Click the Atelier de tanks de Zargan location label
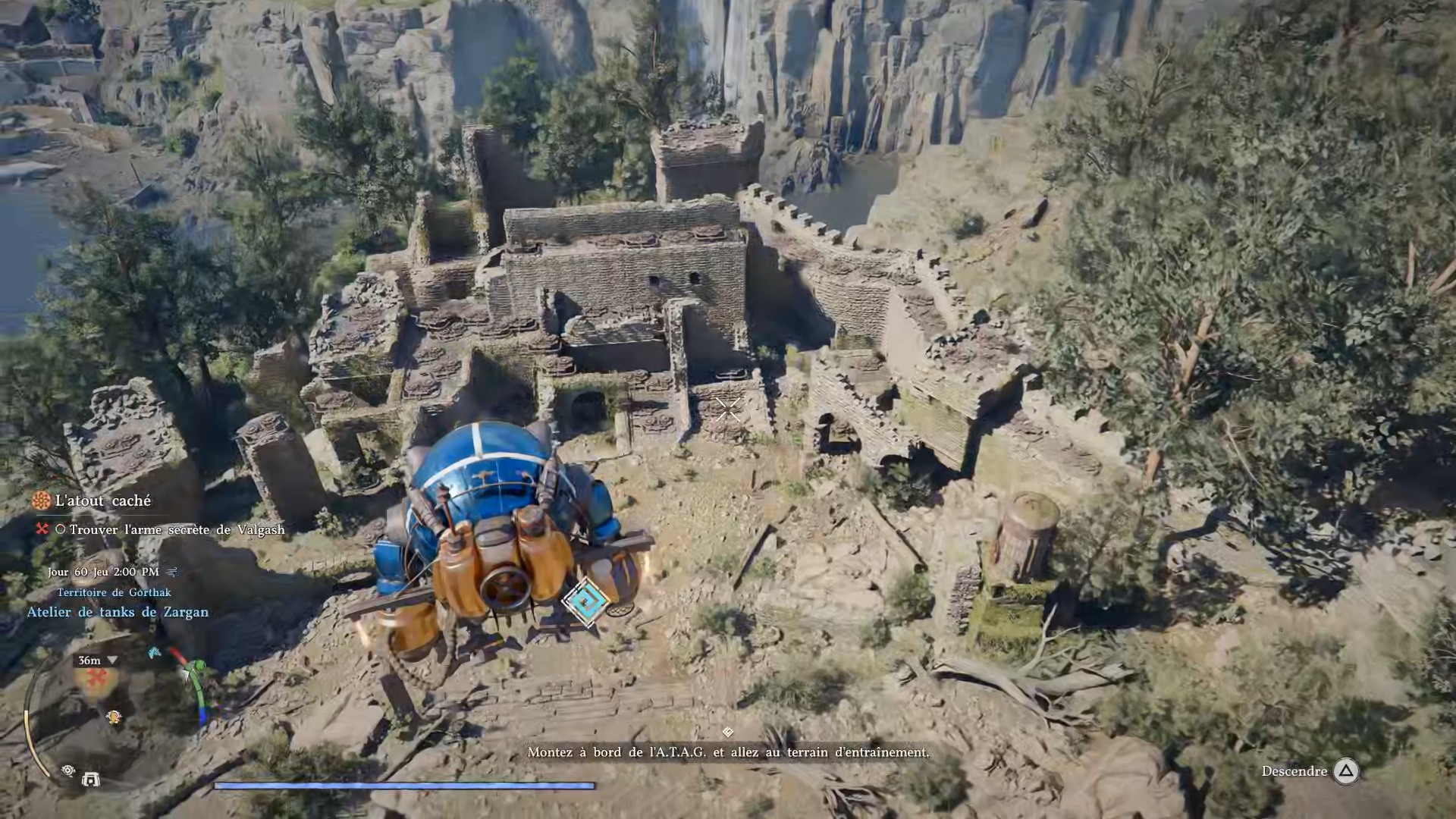 click(x=118, y=612)
